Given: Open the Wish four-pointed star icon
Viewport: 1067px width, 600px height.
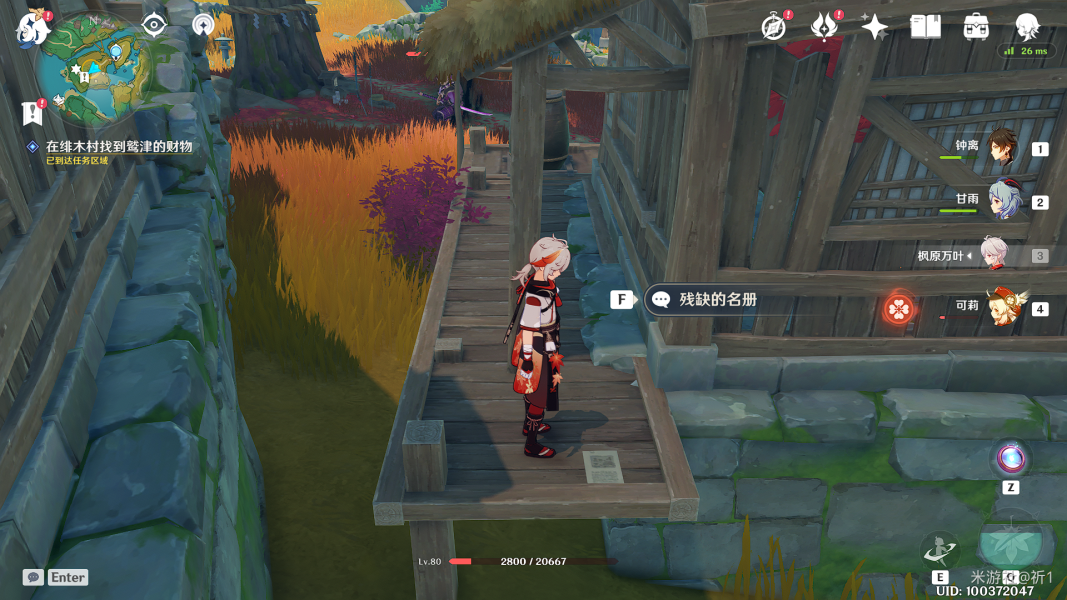Looking at the screenshot, I should point(875,27).
